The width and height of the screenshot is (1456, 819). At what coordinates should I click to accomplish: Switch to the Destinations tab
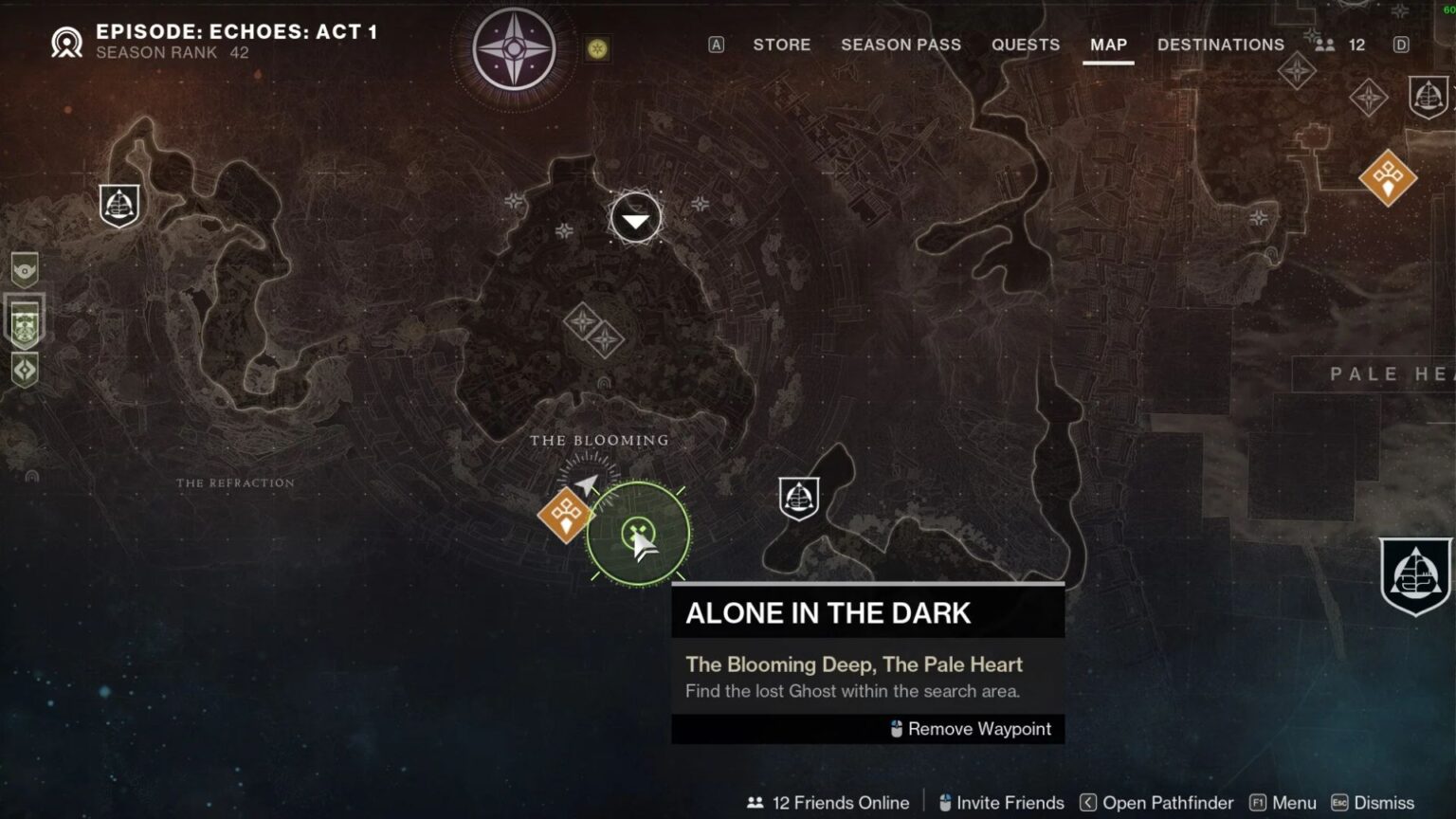click(1221, 45)
